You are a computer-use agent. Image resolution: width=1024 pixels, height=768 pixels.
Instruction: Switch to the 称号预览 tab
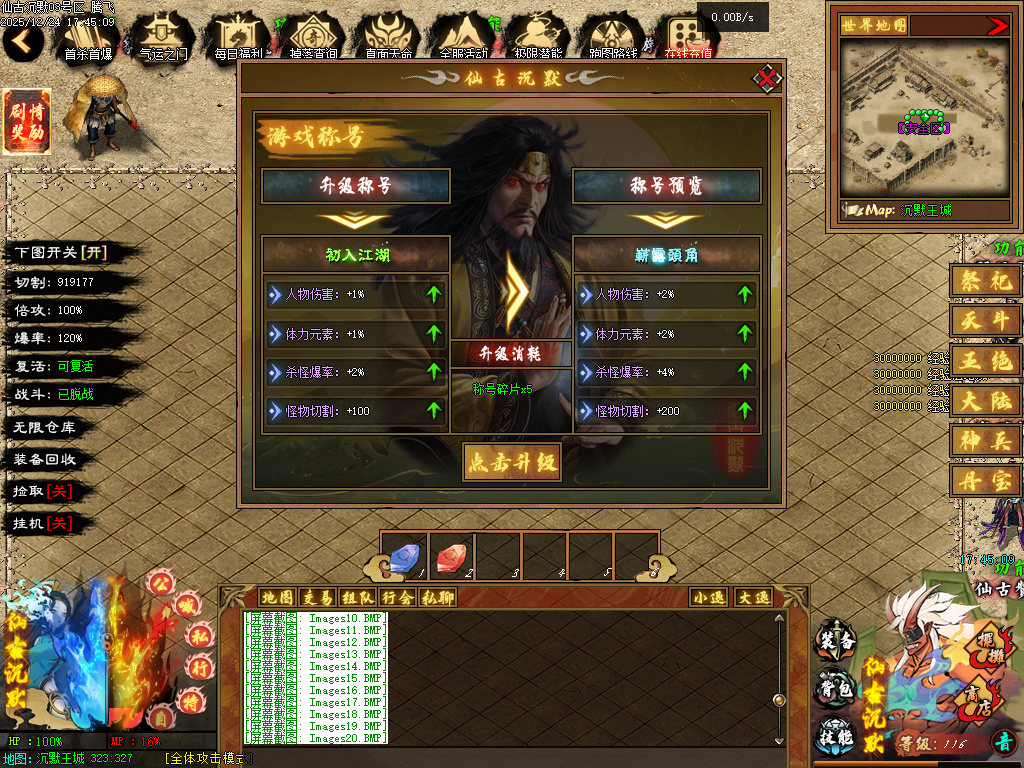(x=667, y=186)
